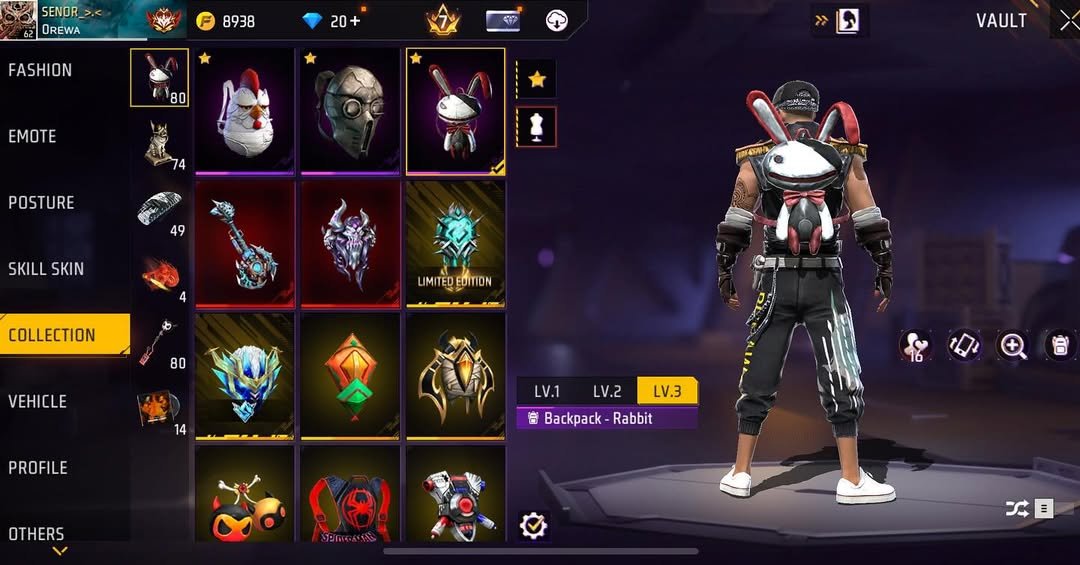Select the Limited Edition badge item
1080x565 pixels.
(455, 243)
